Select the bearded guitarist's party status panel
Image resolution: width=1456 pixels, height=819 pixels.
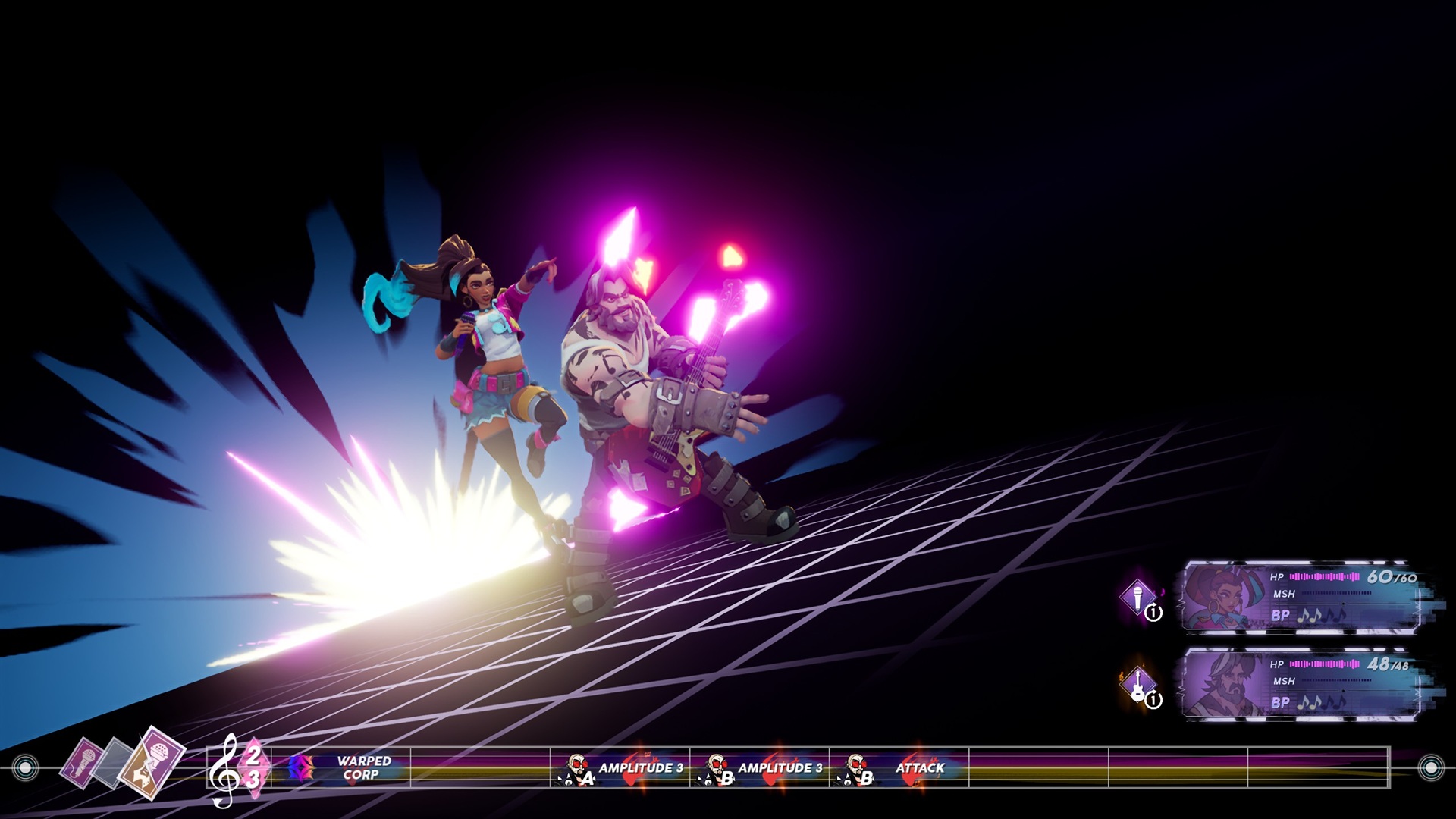pyautogui.click(x=1301, y=683)
